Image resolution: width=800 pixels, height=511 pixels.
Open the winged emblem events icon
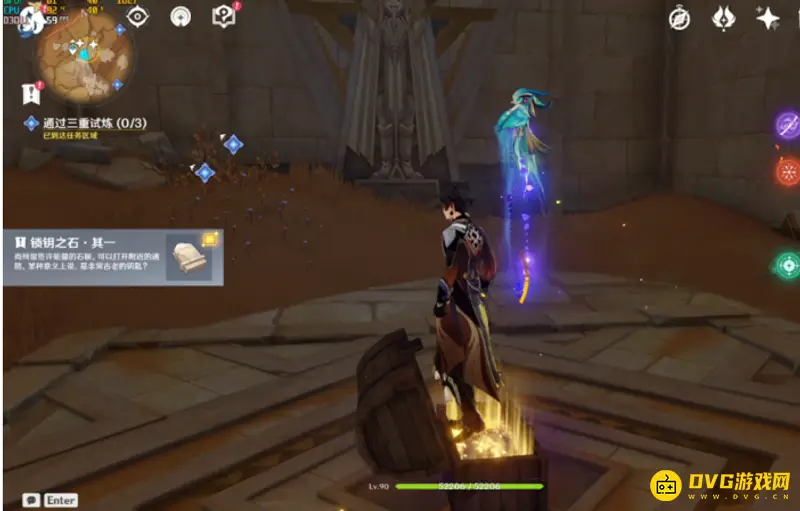[724, 18]
